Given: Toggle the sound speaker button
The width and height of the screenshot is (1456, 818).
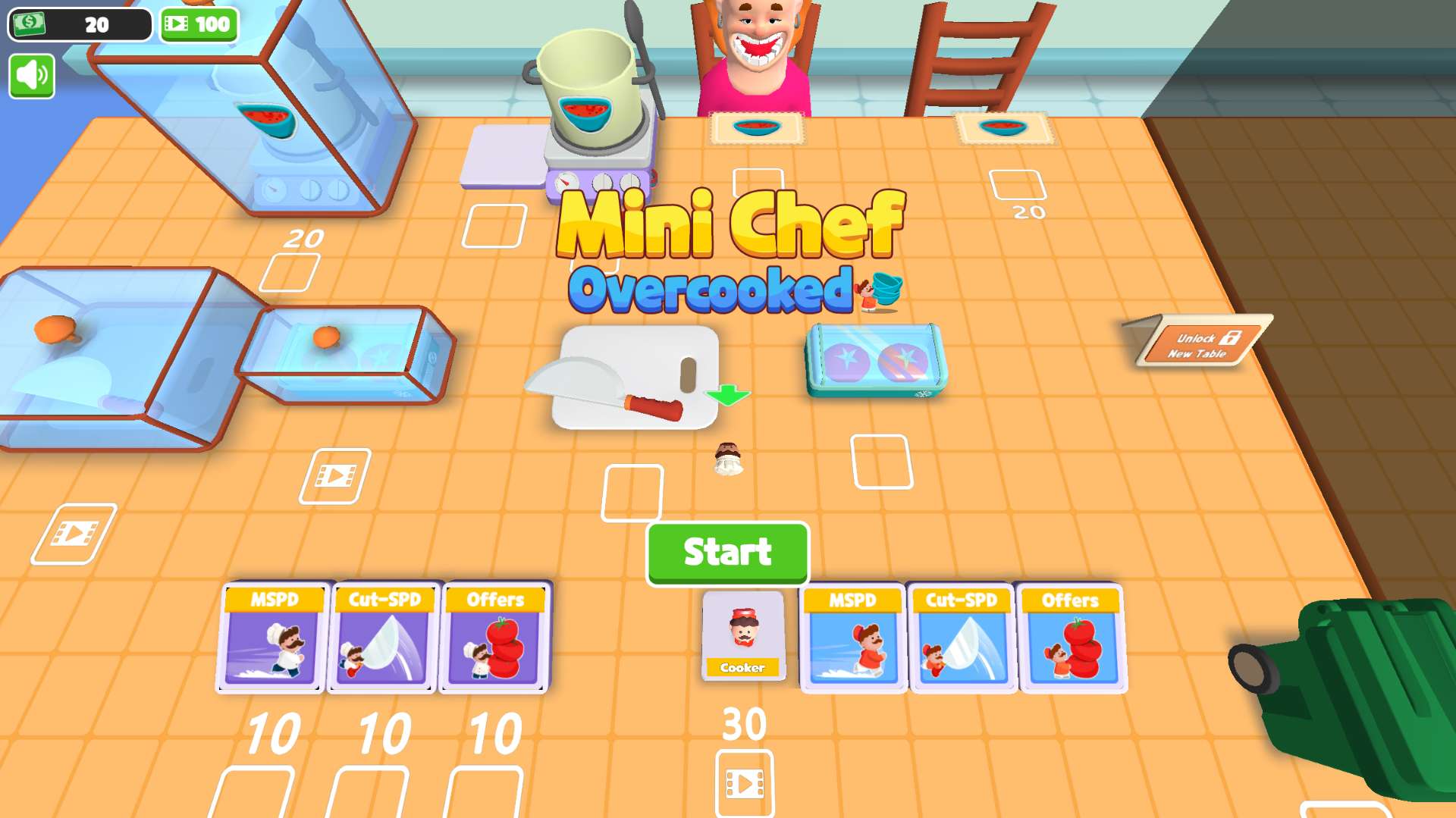Looking at the screenshot, I should (x=32, y=76).
